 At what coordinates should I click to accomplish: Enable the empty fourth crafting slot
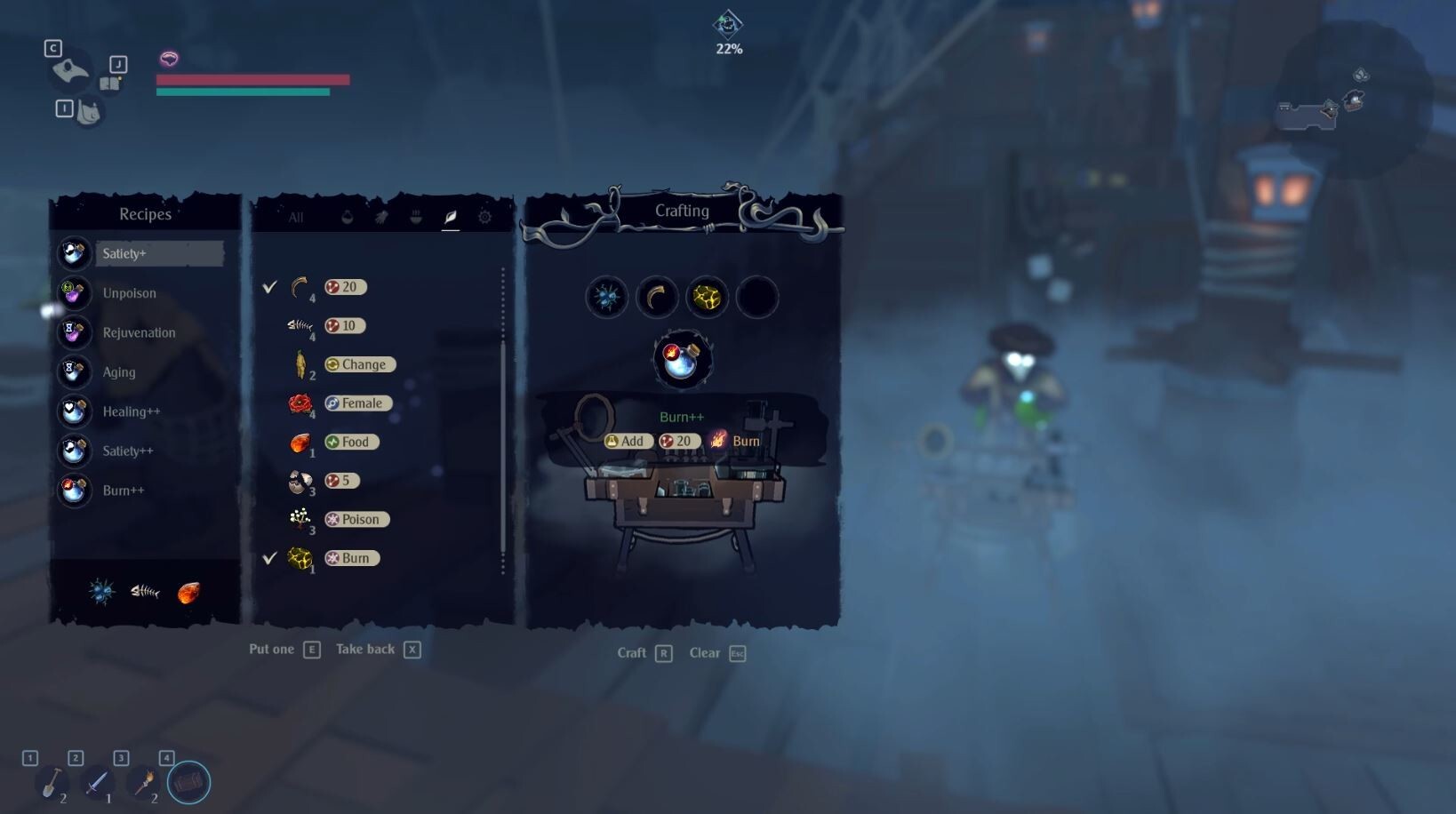756,297
